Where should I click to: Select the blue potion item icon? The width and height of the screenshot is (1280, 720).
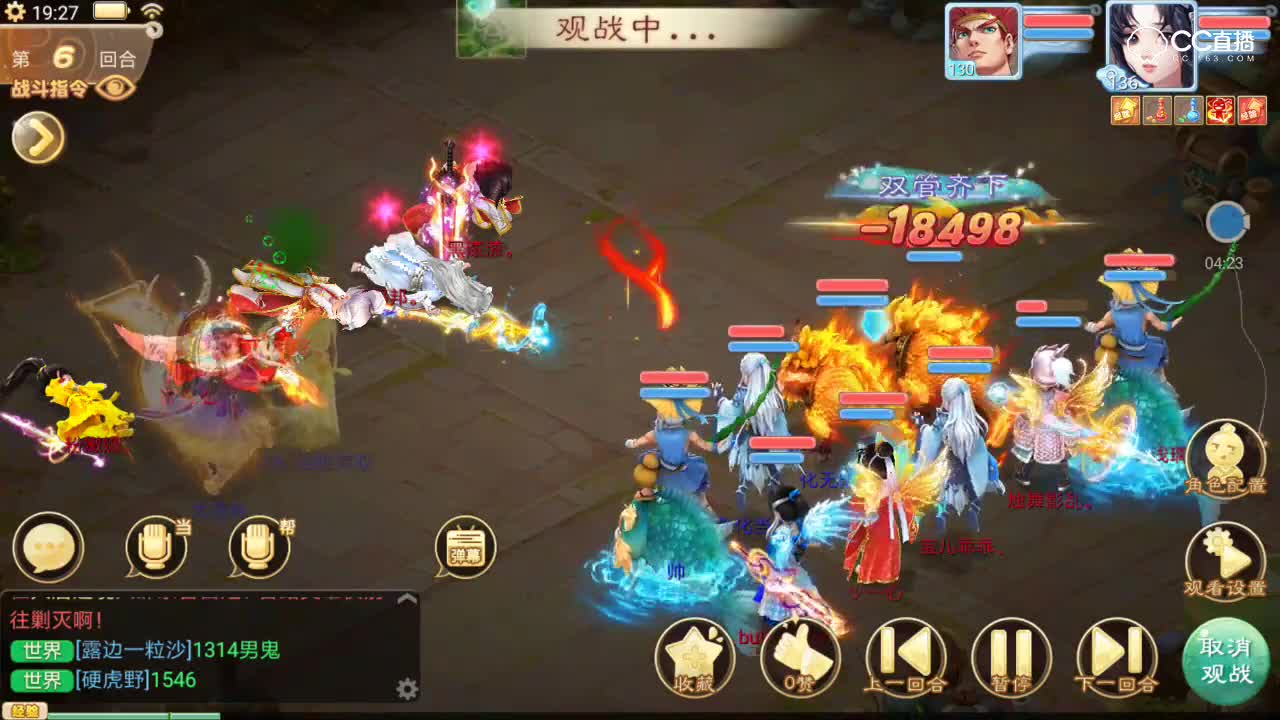pos(1187,110)
